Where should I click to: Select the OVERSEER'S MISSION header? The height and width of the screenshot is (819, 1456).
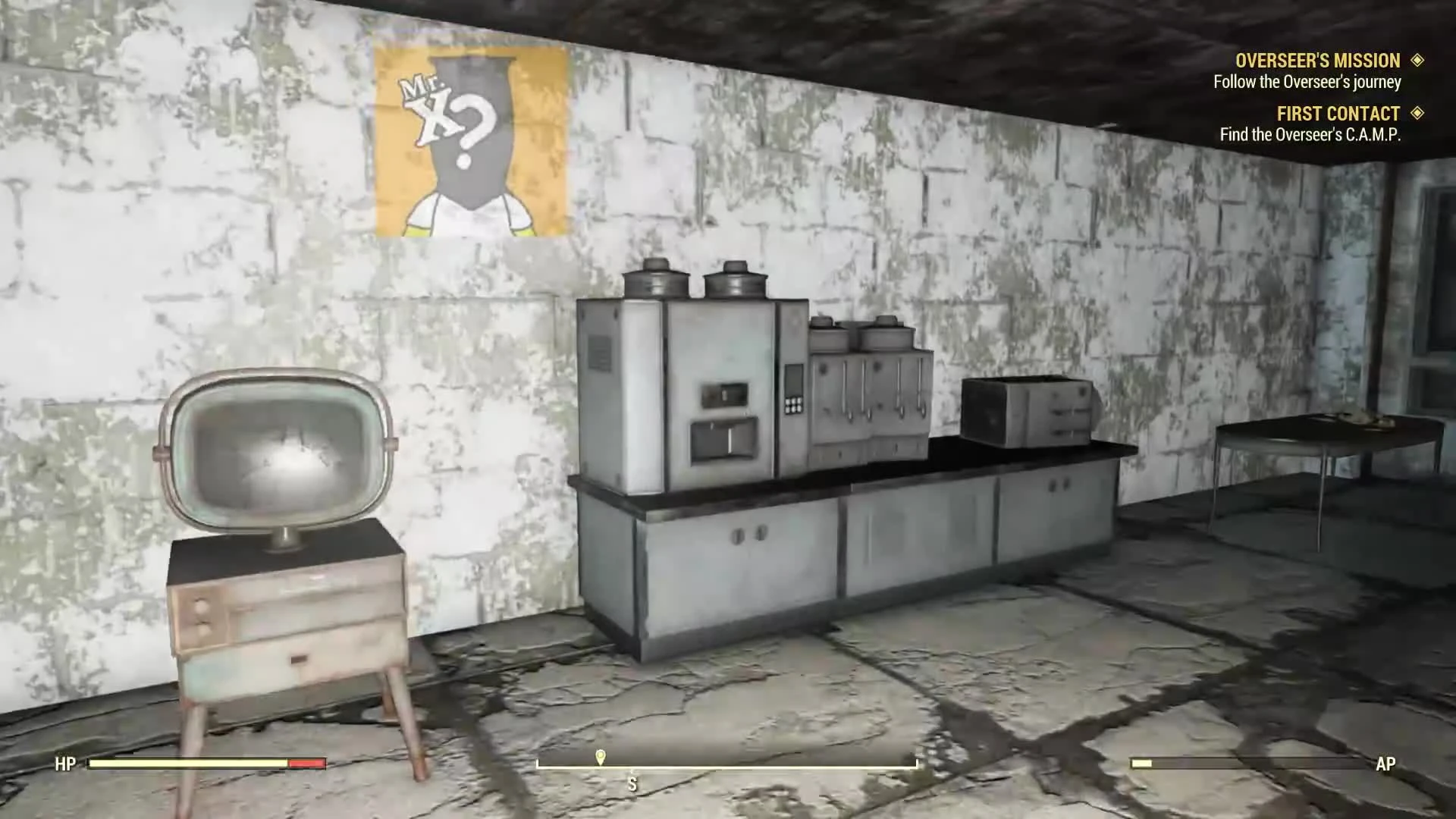coord(1318,61)
